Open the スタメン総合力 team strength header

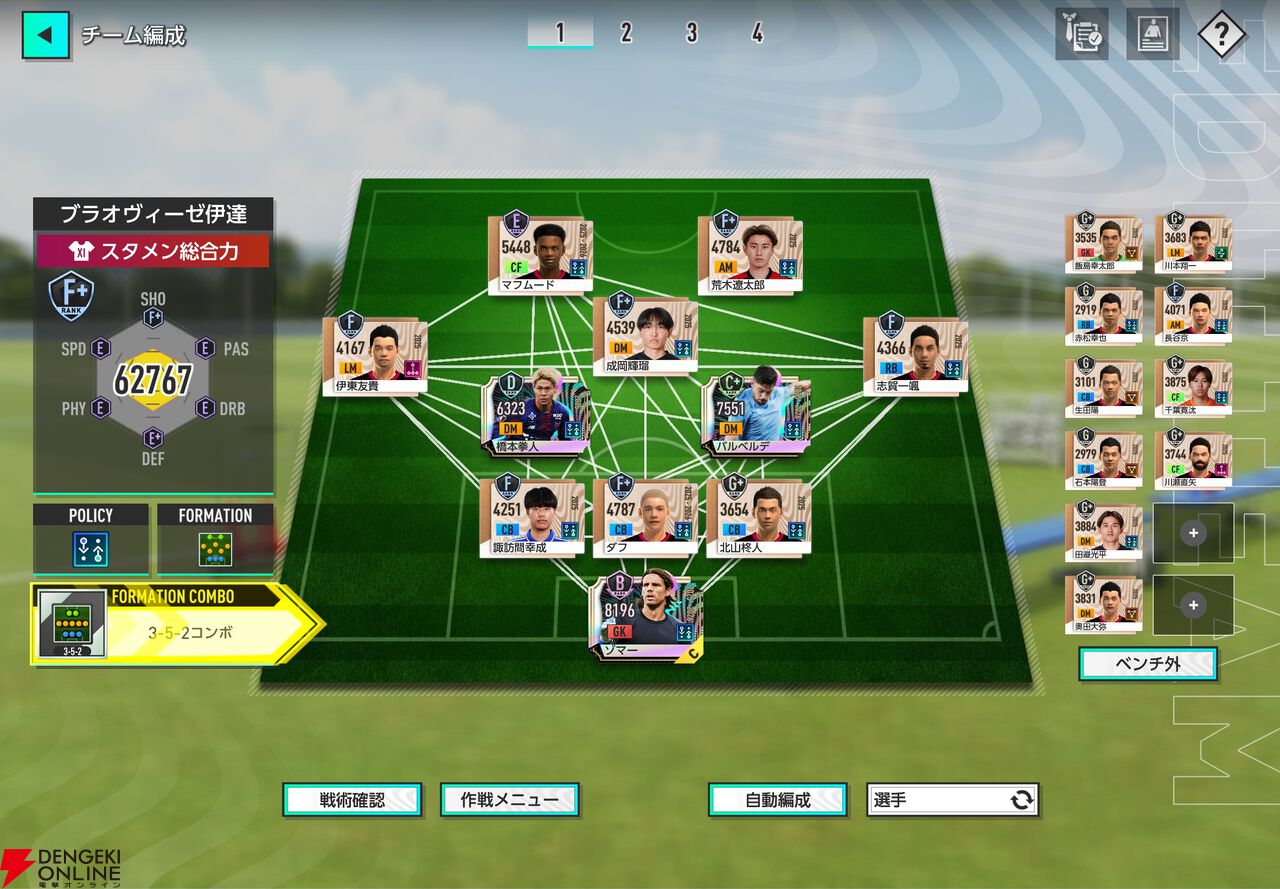click(153, 251)
